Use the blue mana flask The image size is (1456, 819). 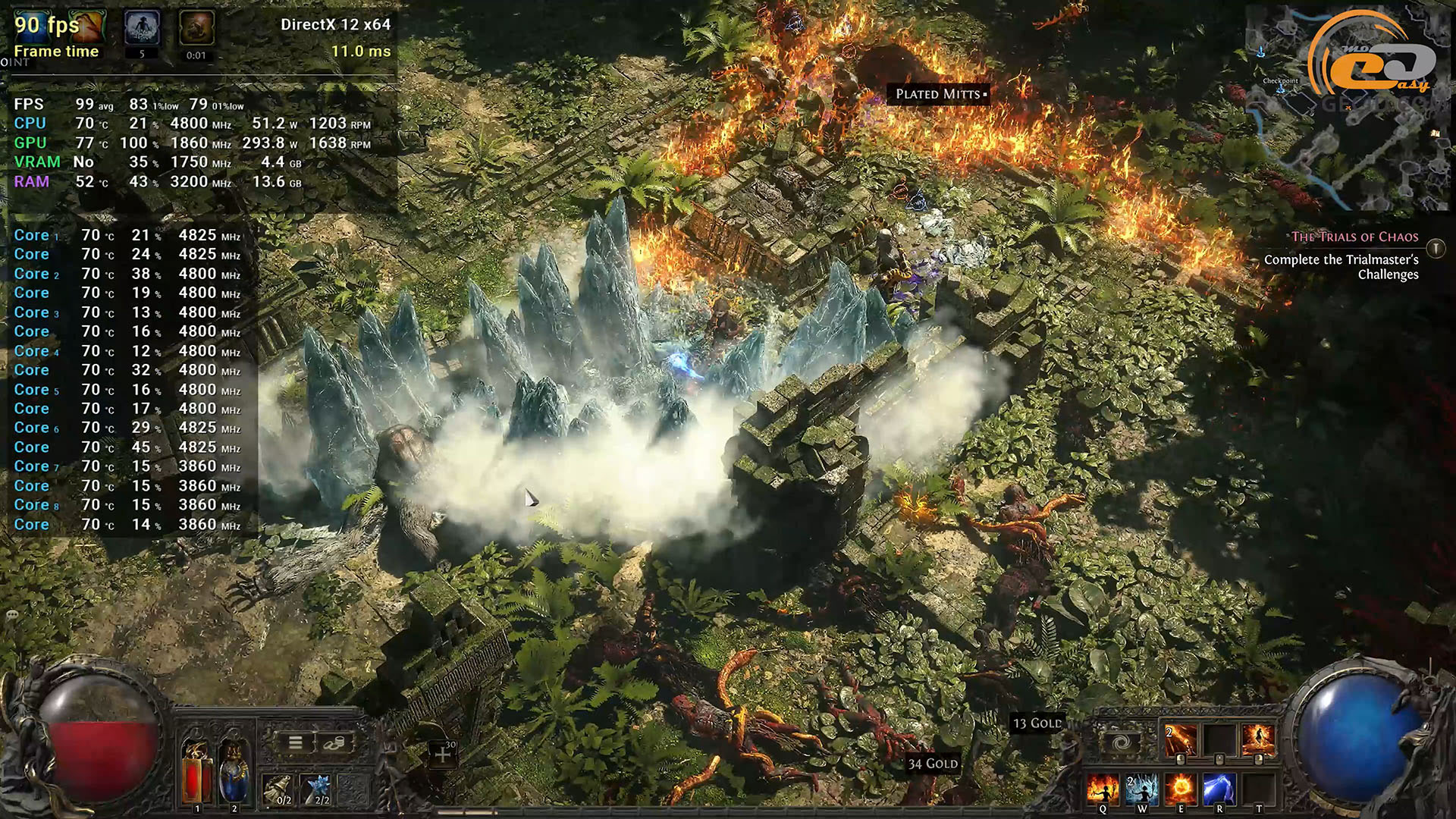(x=233, y=772)
